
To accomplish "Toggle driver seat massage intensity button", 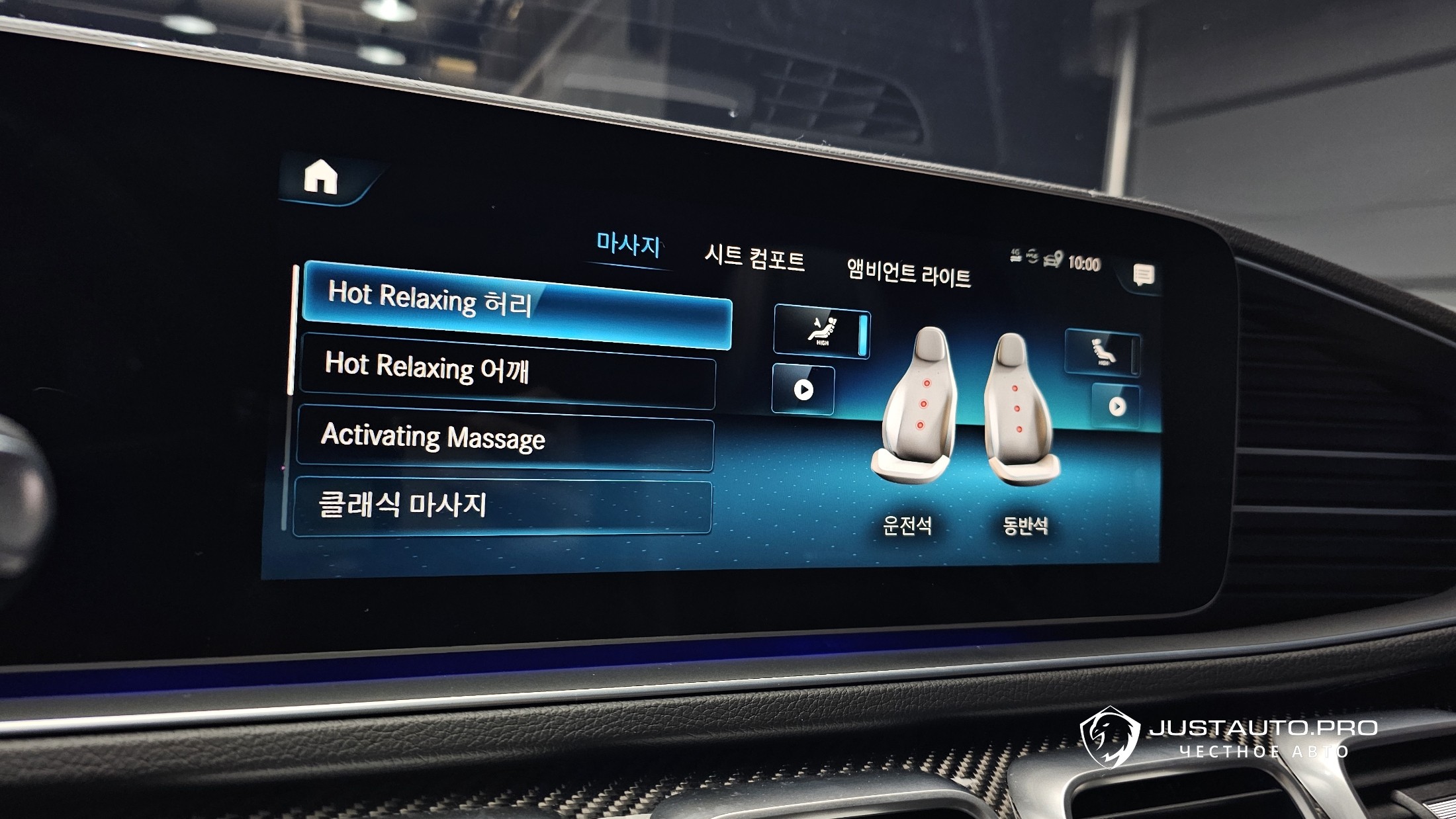I will [821, 331].
